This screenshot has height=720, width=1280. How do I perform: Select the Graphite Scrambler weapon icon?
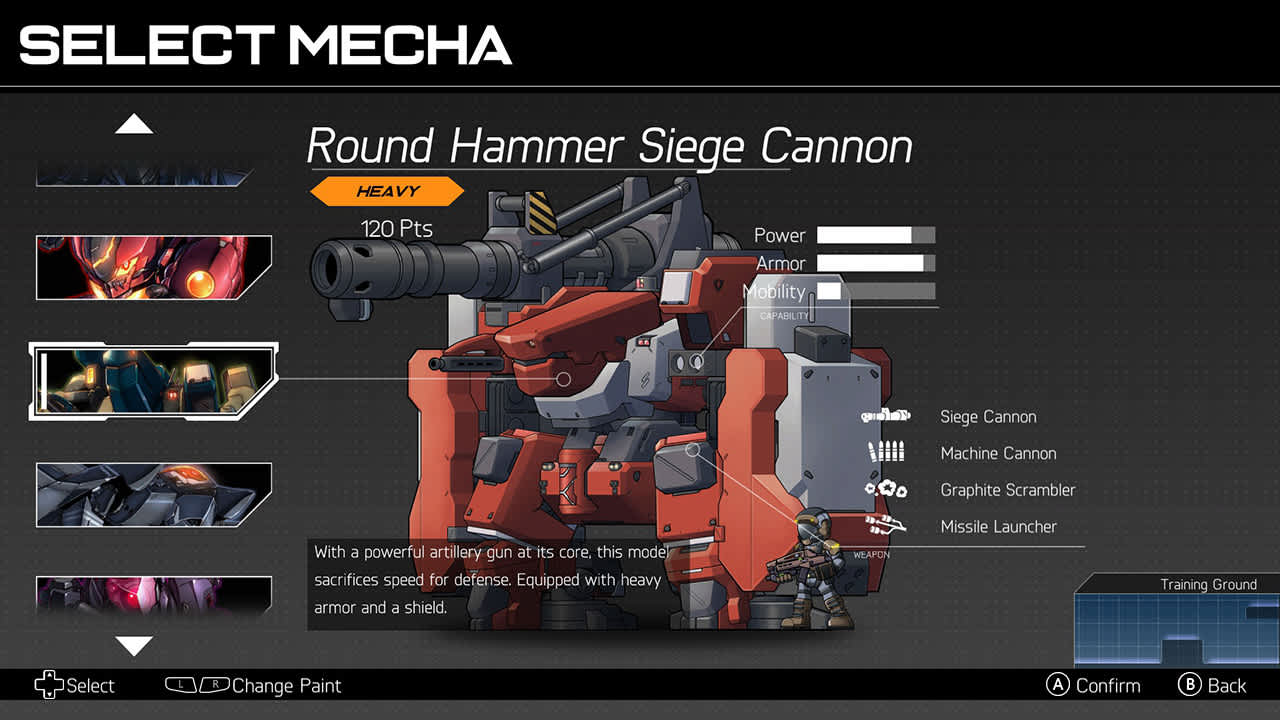click(883, 490)
